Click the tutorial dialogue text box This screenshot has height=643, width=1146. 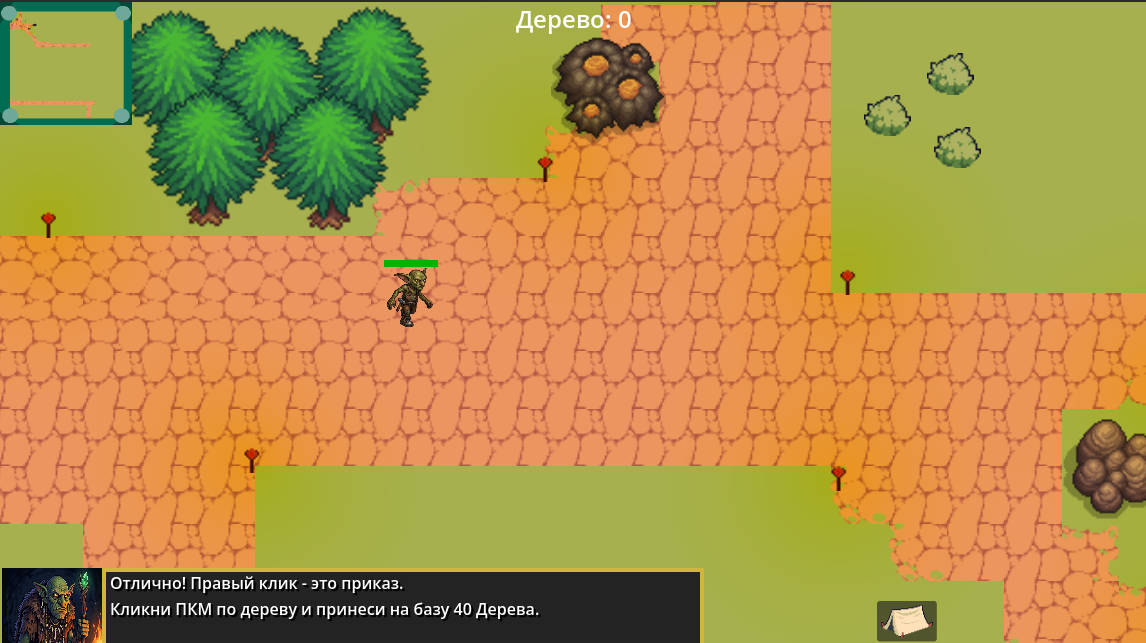[403, 606]
